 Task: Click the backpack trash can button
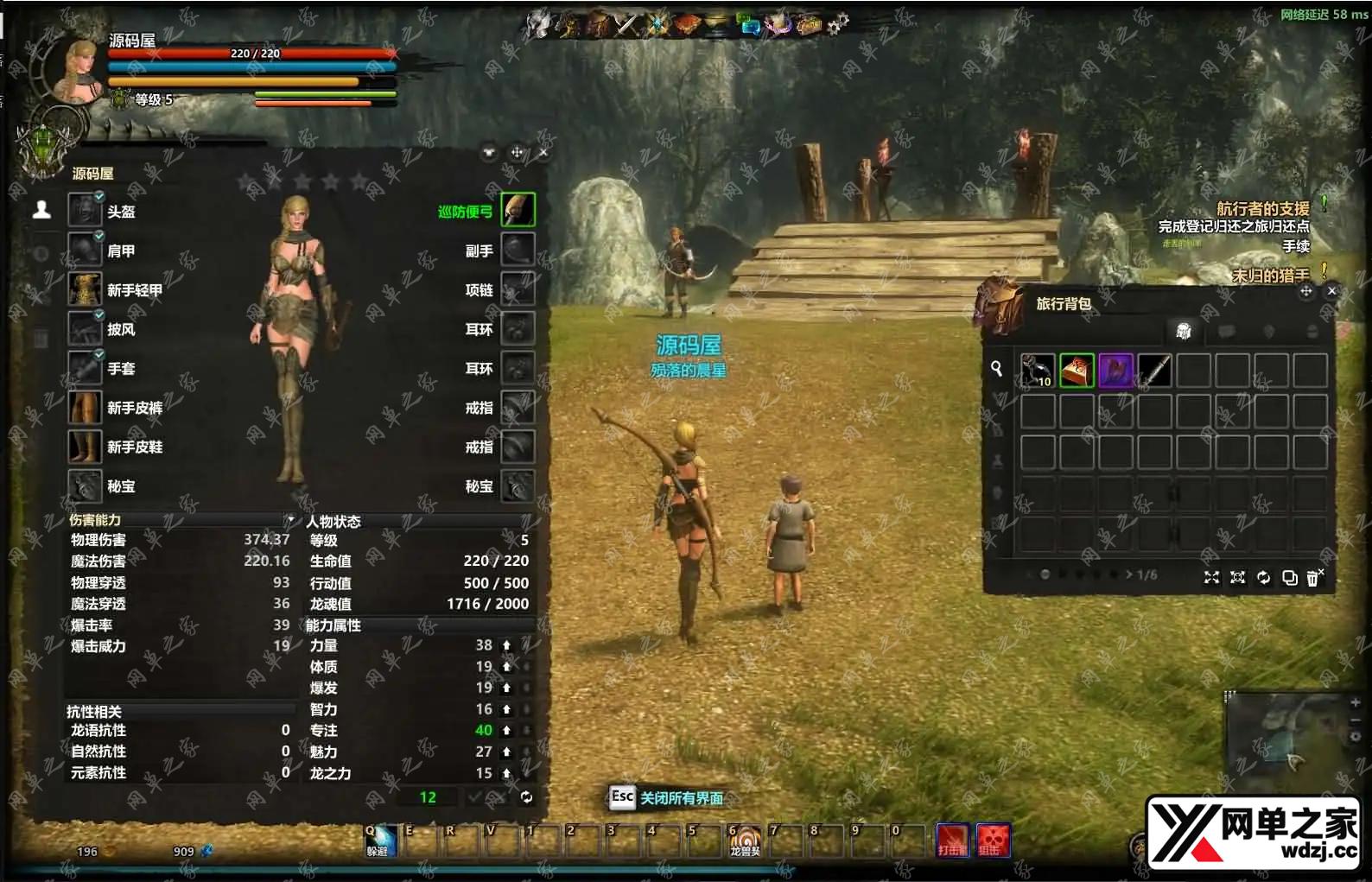(x=1313, y=577)
